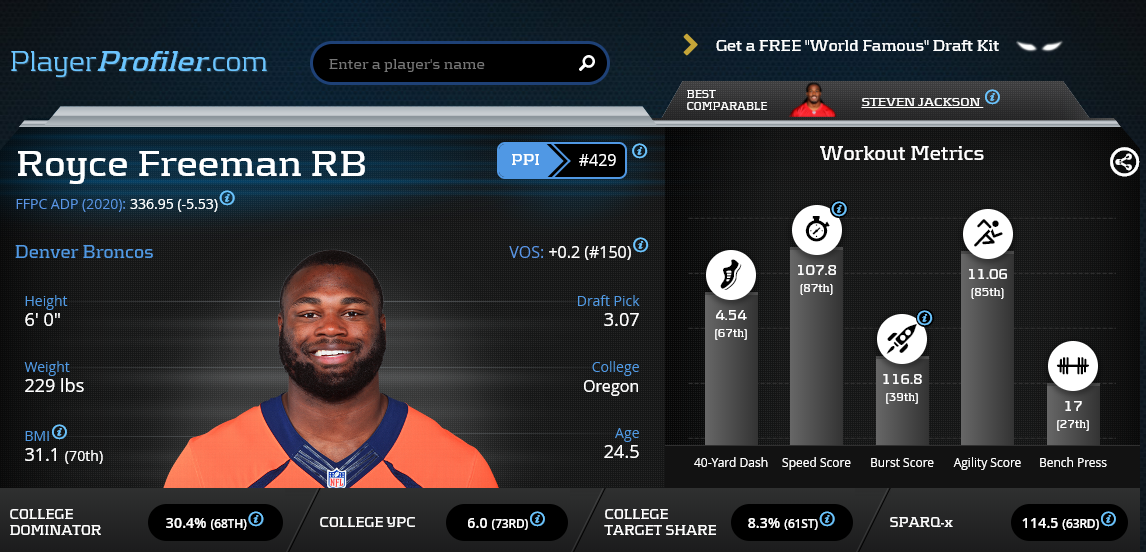The width and height of the screenshot is (1146, 552).
Task: Show the VOS info tooltip icon
Action: 640,245
